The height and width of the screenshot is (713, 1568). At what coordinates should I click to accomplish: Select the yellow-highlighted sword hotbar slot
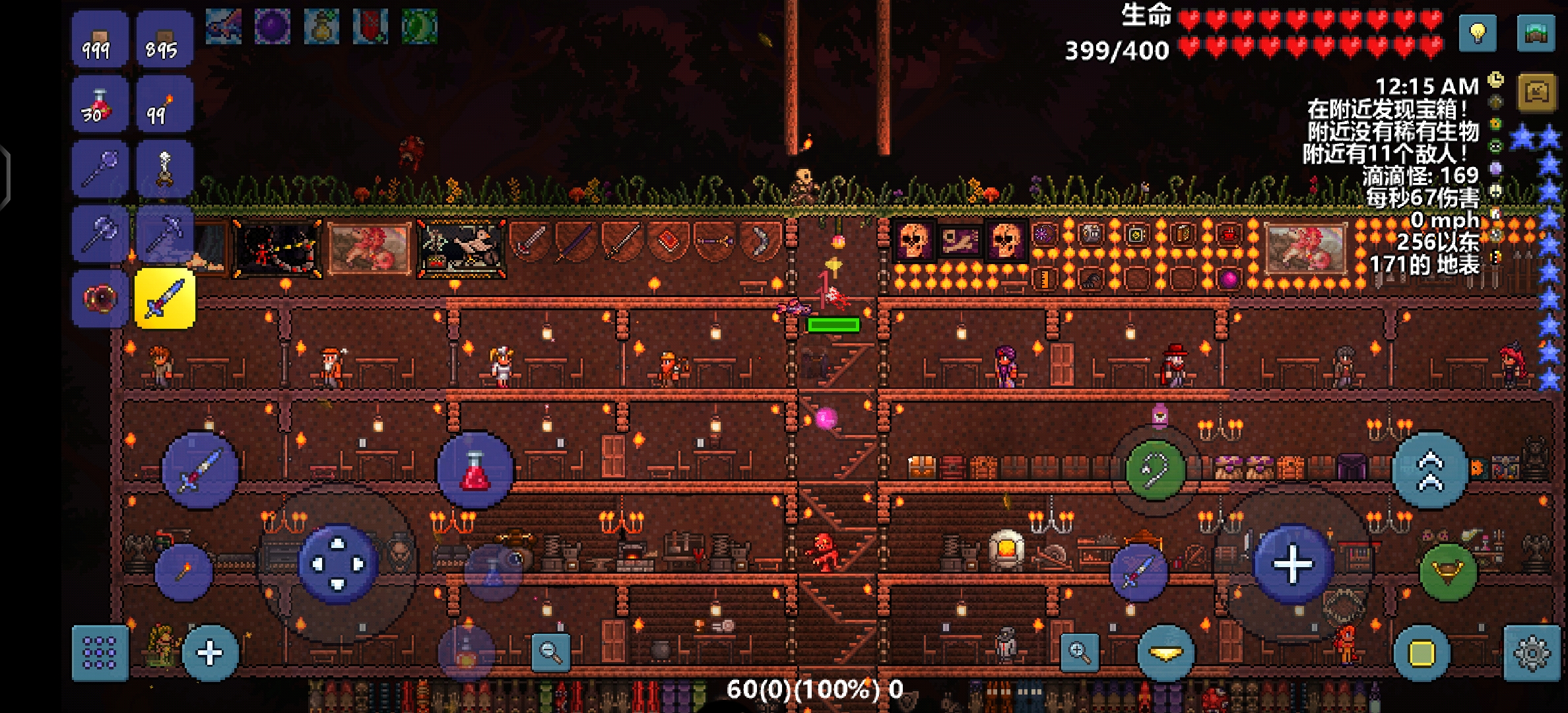tap(164, 299)
